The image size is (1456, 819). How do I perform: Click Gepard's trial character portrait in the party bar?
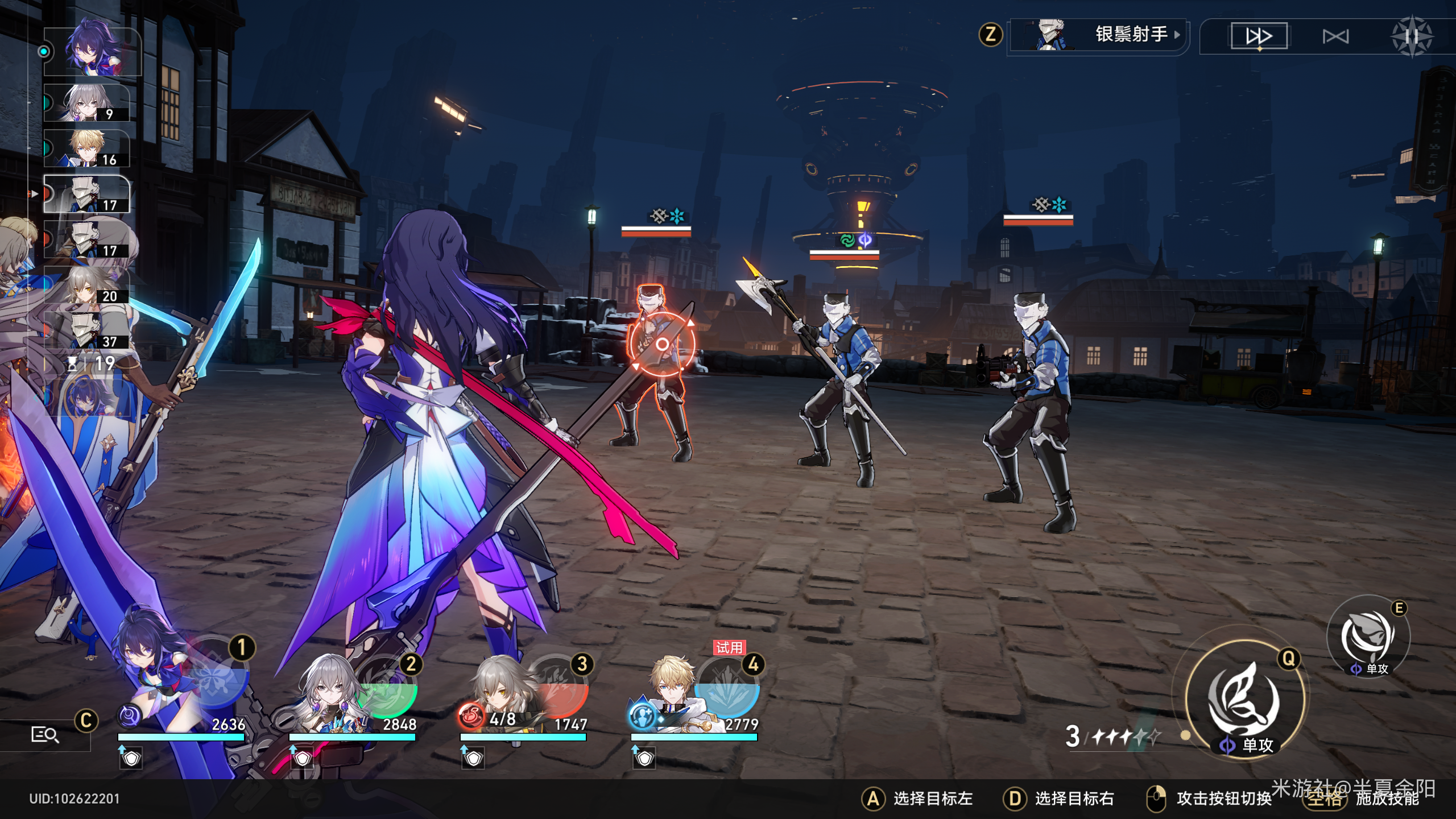click(671, 694)
